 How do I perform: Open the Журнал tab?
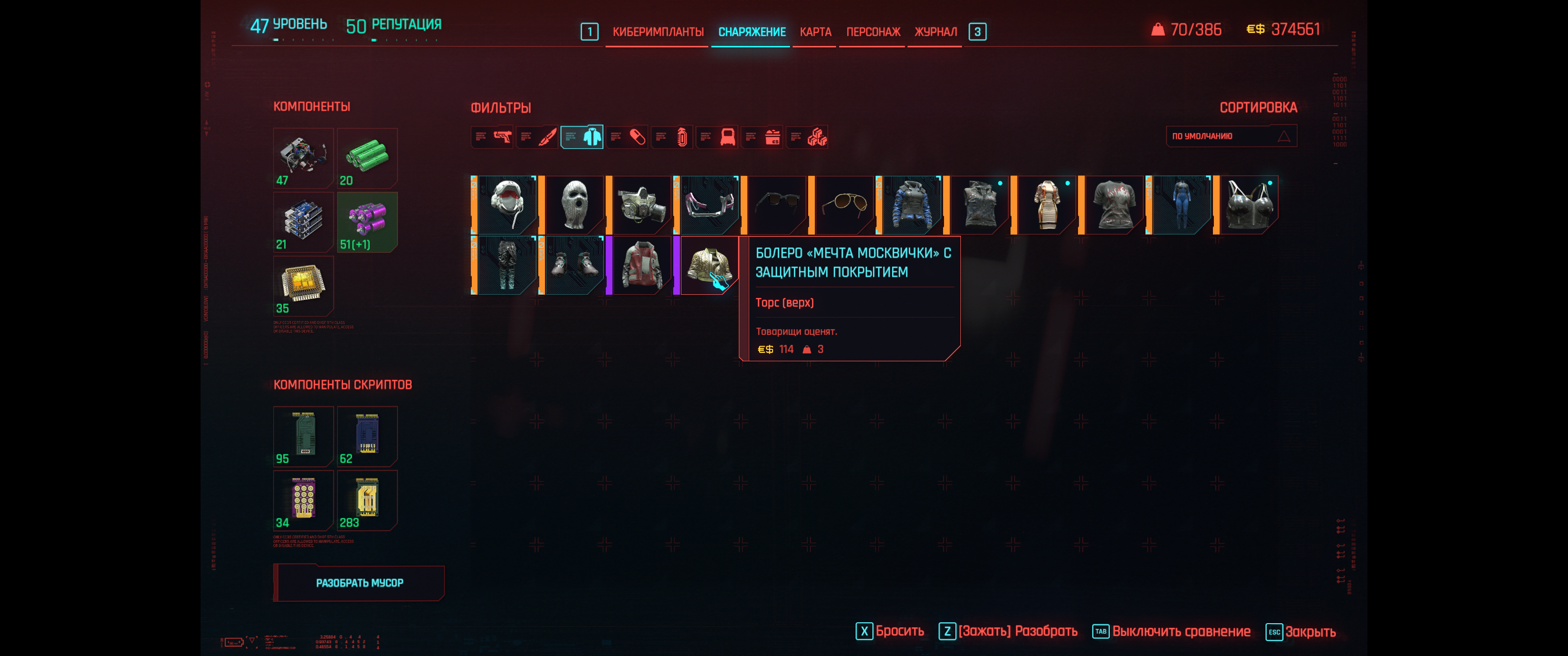[935, 31]
